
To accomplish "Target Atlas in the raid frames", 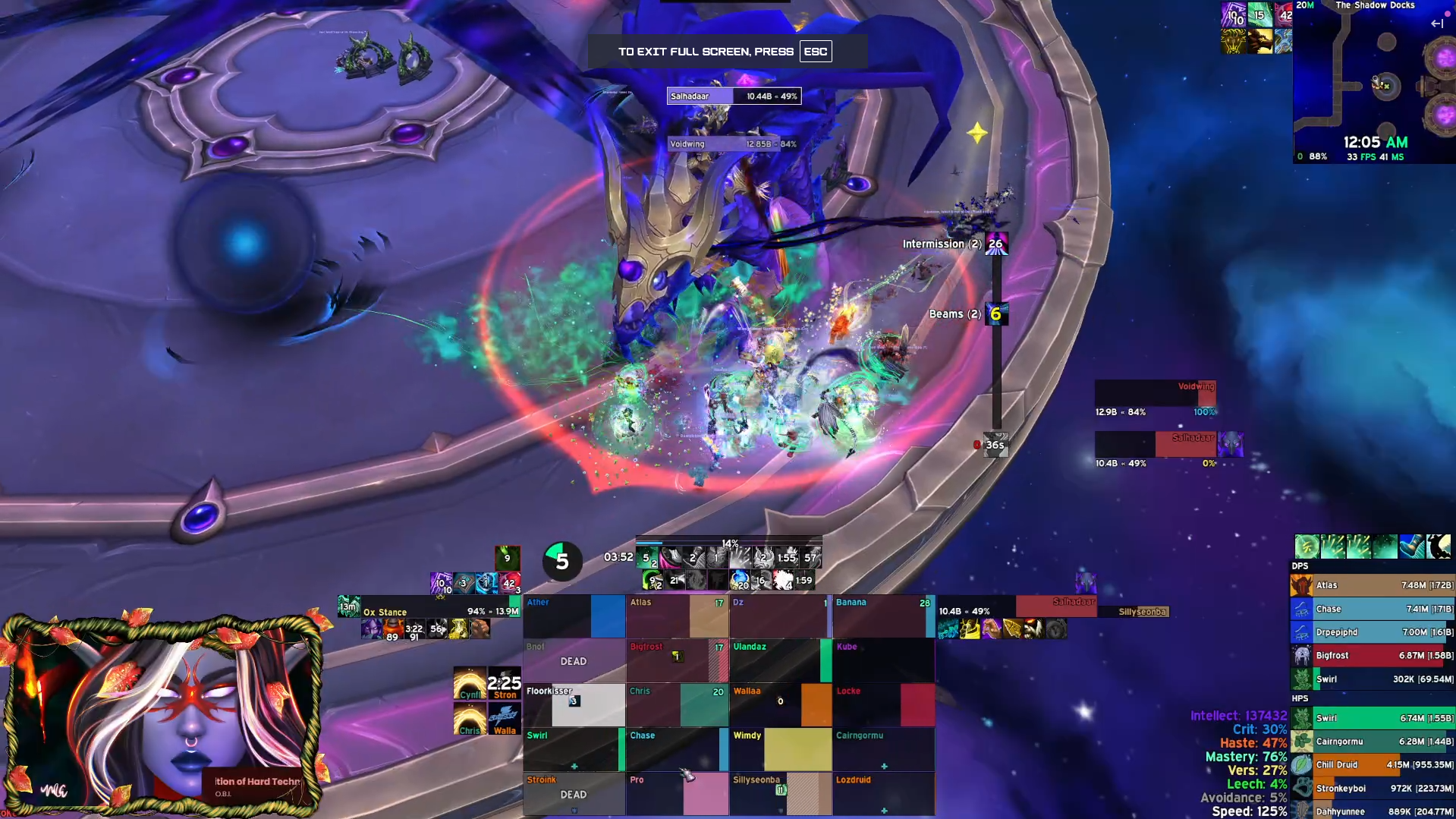I will coord(678,616).
